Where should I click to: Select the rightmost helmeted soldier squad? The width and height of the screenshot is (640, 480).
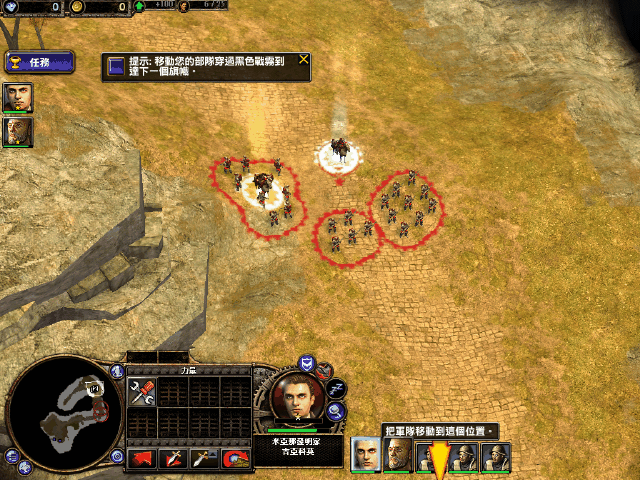pos(497,456)
